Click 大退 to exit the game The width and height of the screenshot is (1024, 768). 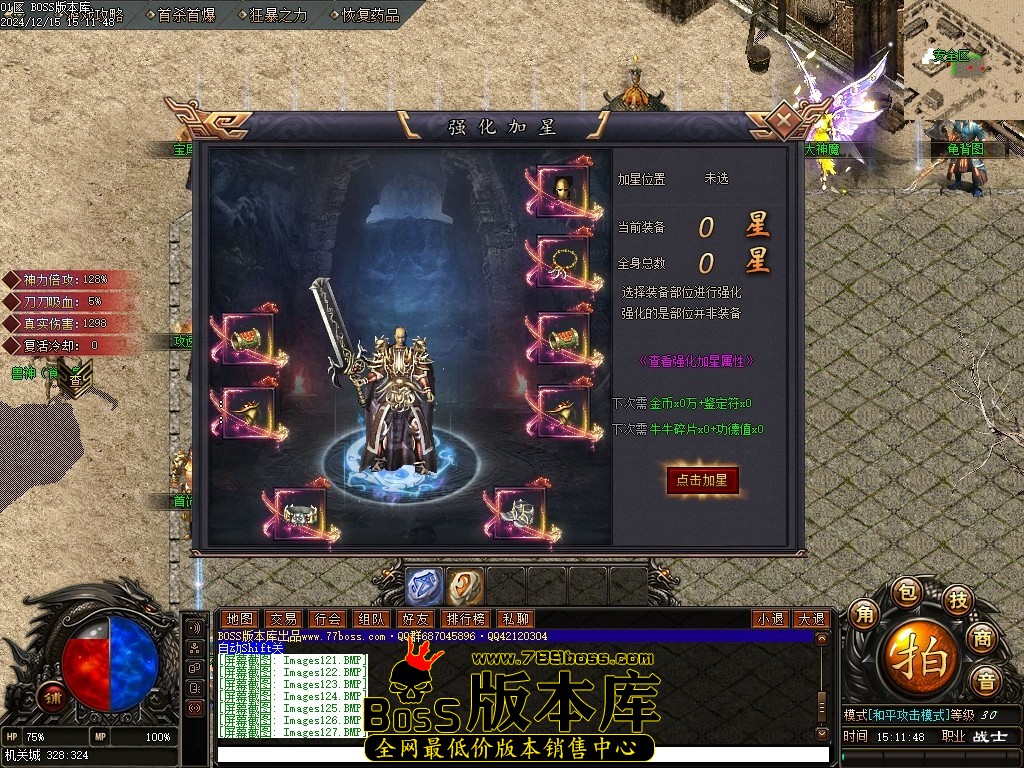811,619
